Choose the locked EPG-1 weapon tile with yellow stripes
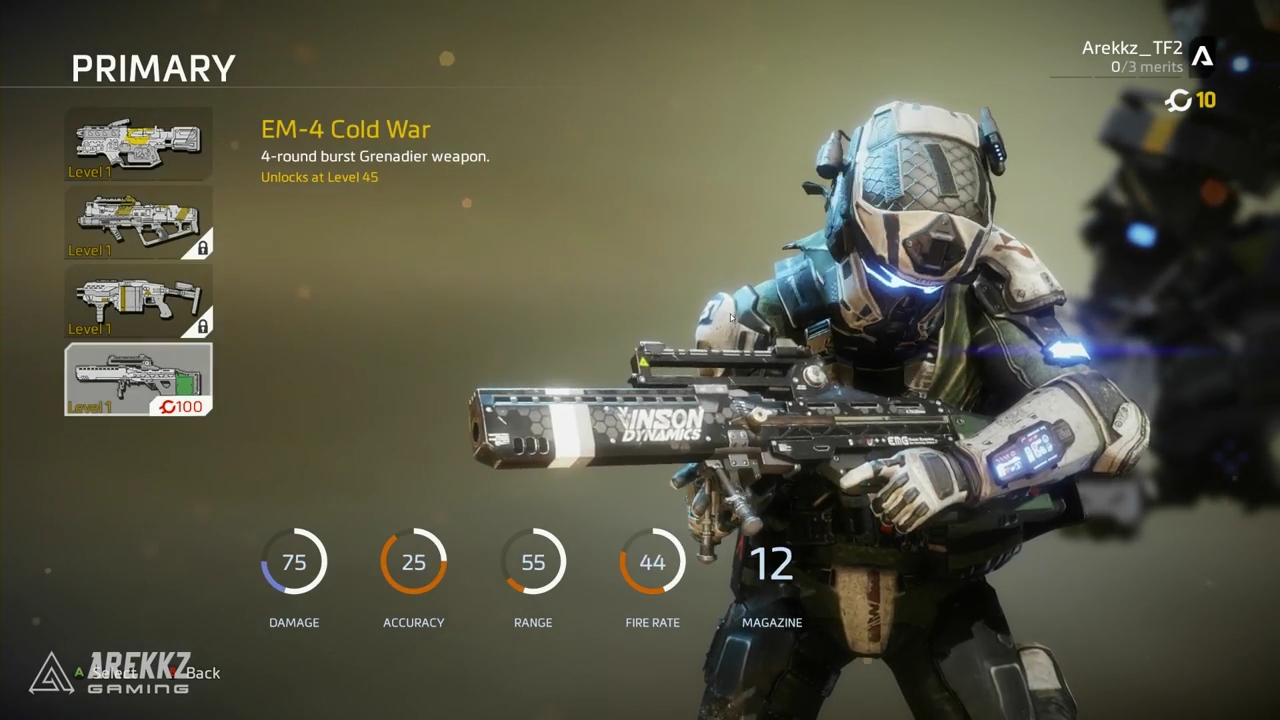The width and height of the screenshot is (1280, 720). [x=138, y=222]
